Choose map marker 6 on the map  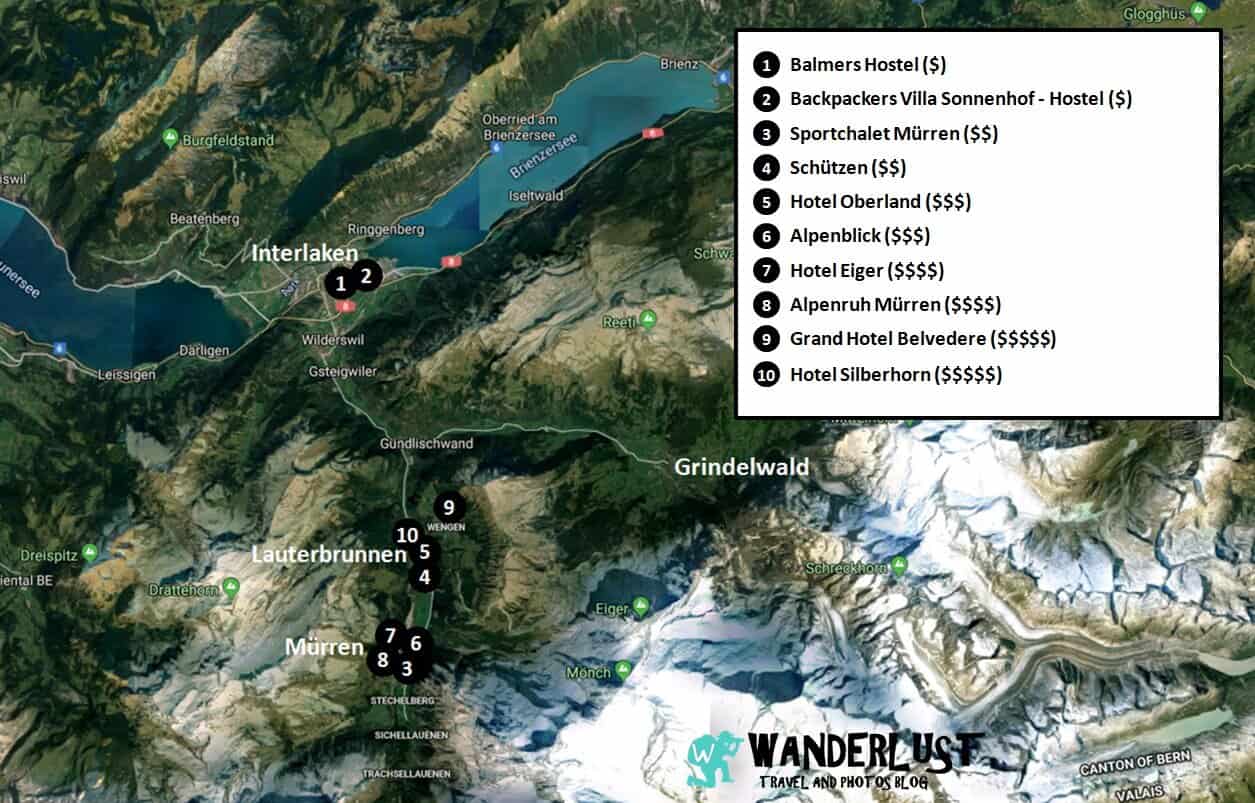tap(417, 644)
